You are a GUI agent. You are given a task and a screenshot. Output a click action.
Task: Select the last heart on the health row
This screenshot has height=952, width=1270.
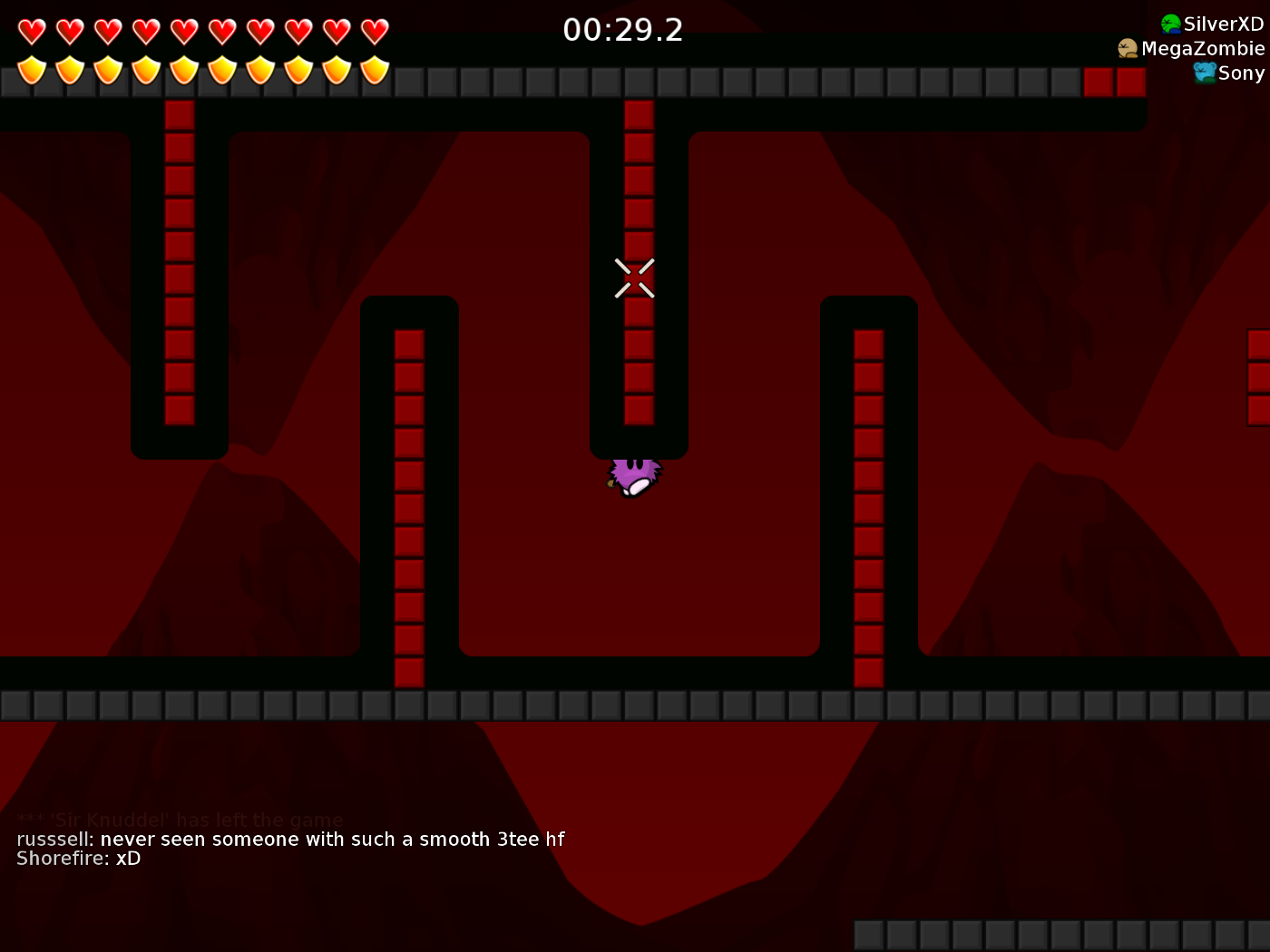(x=374, y=30)
